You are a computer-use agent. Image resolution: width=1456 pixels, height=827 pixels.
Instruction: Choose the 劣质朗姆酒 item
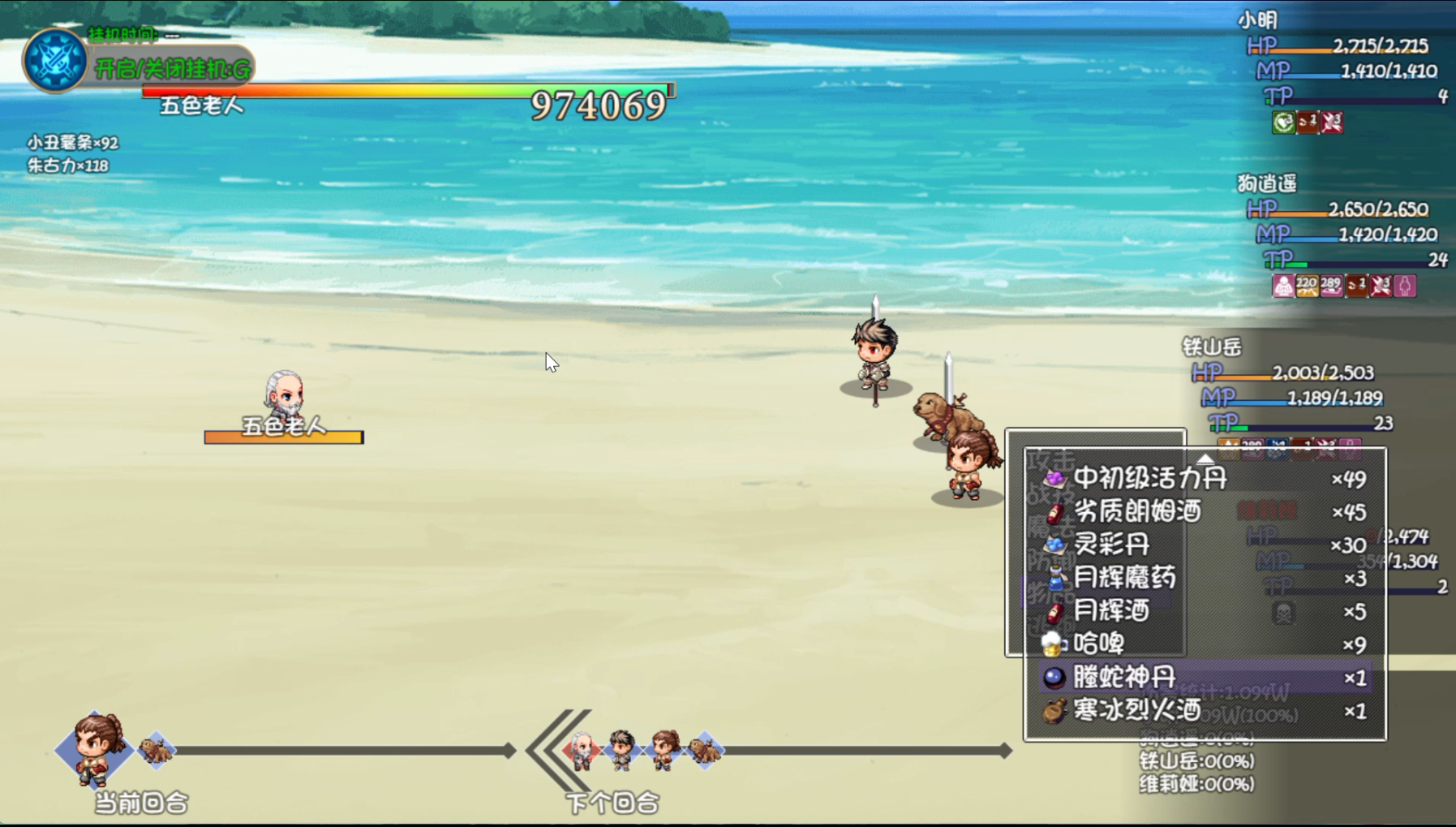pos(1136,511)
